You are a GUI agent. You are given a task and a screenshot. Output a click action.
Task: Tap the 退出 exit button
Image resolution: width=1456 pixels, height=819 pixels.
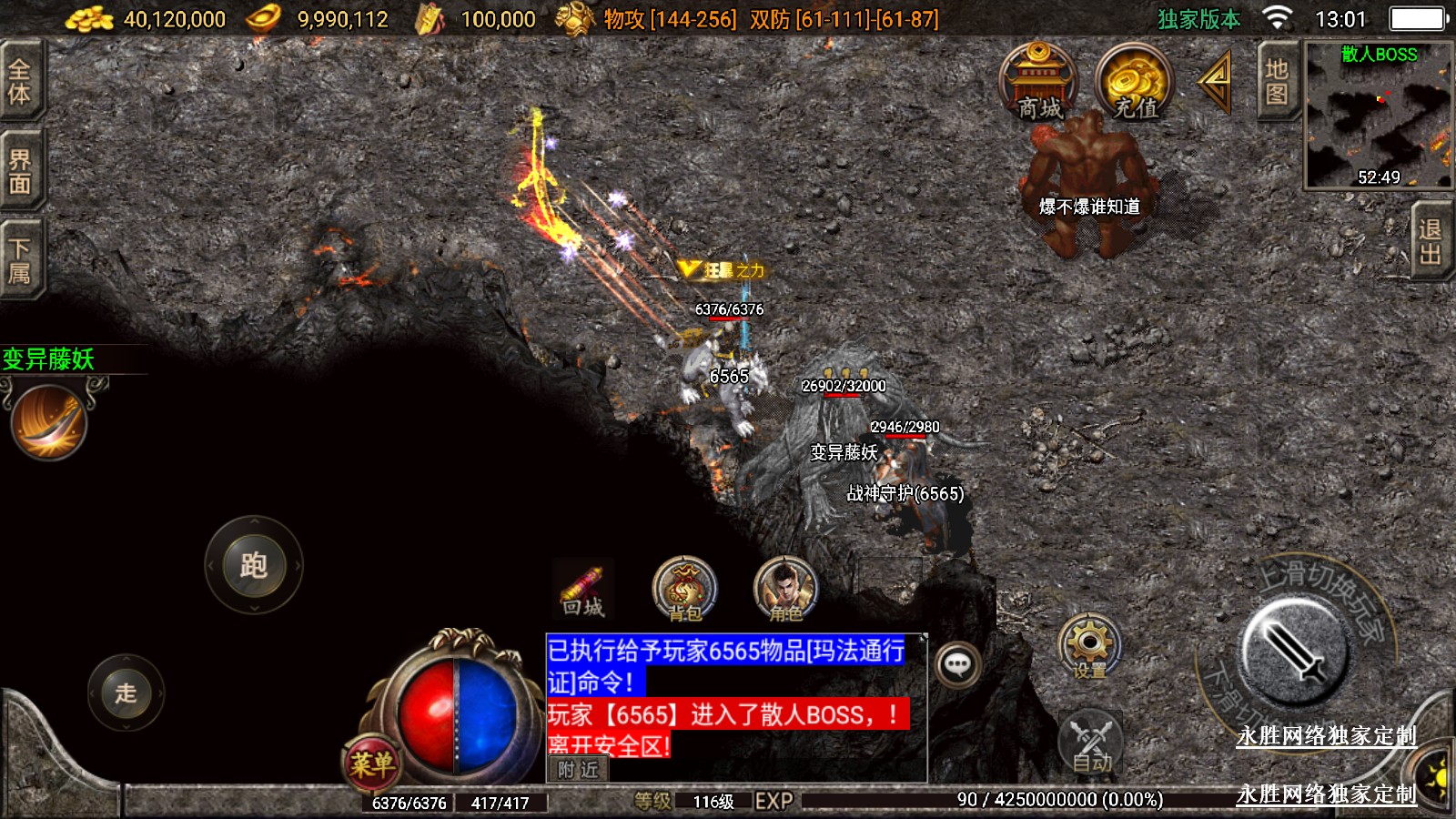[x=1430, y=241]
